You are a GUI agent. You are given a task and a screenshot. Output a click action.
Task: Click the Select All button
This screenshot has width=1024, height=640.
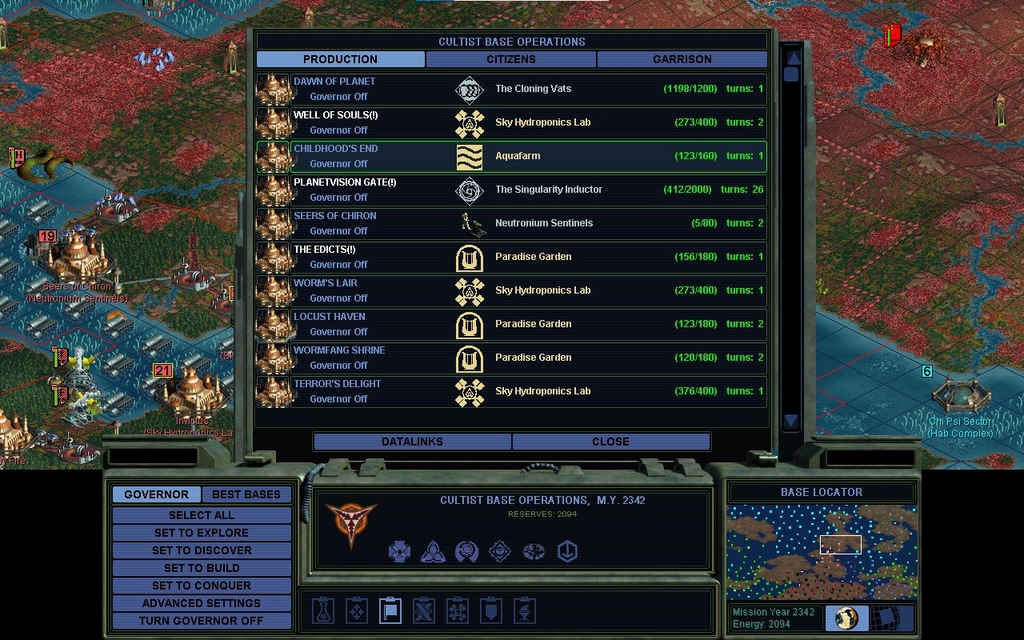(201, 515)
